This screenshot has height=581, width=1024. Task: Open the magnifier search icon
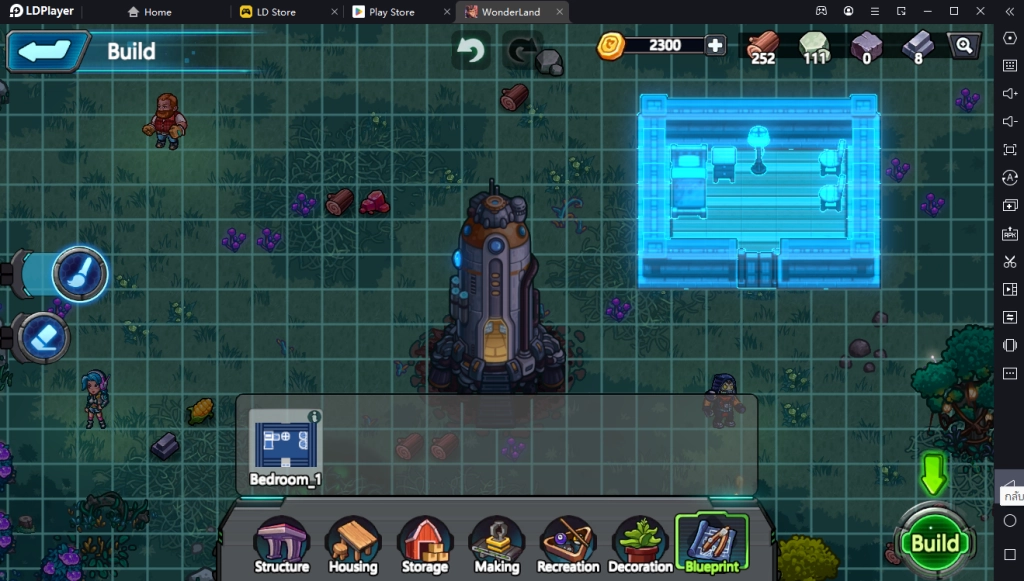coord(963,46)
